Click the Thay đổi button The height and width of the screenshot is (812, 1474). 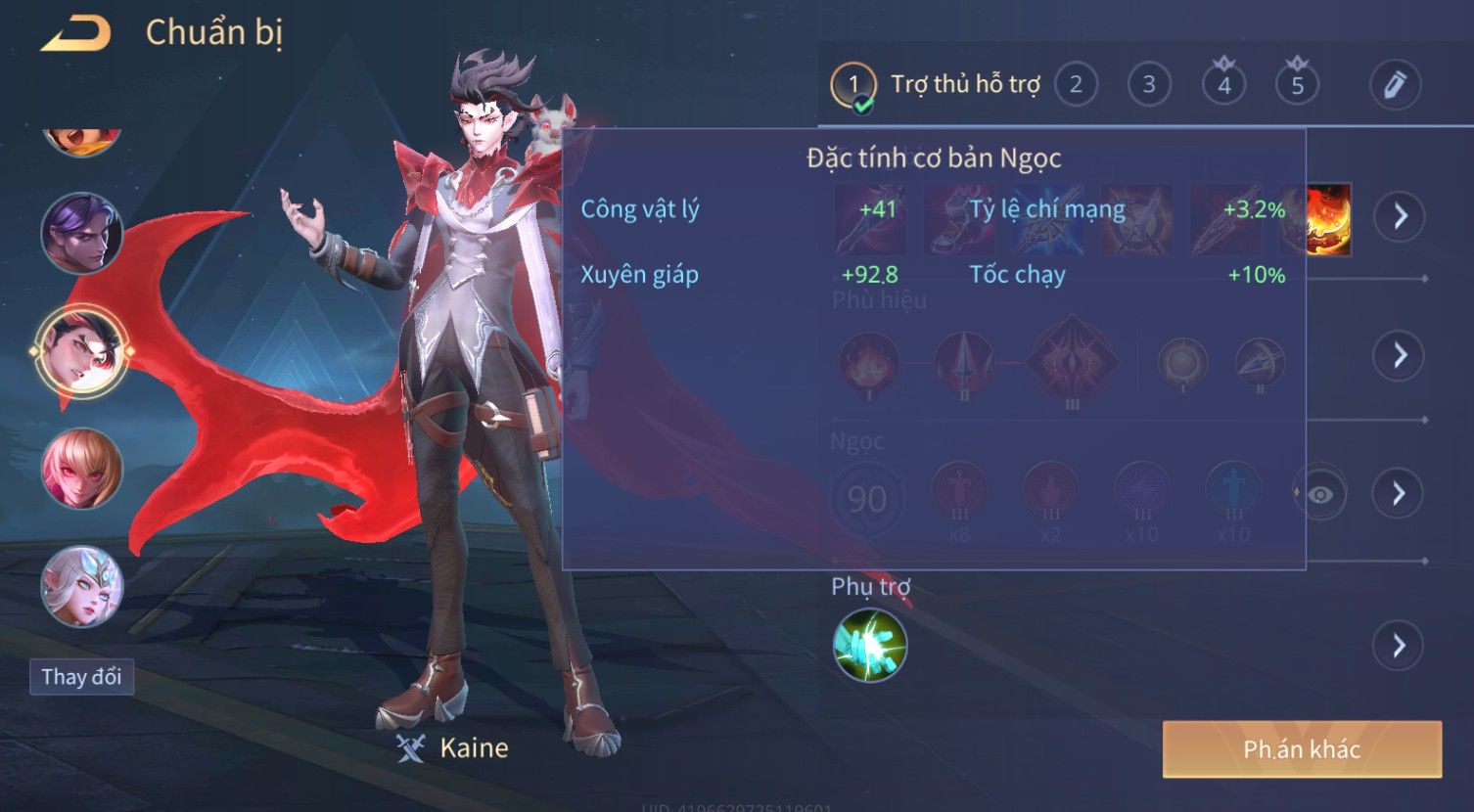coord(81,677)
